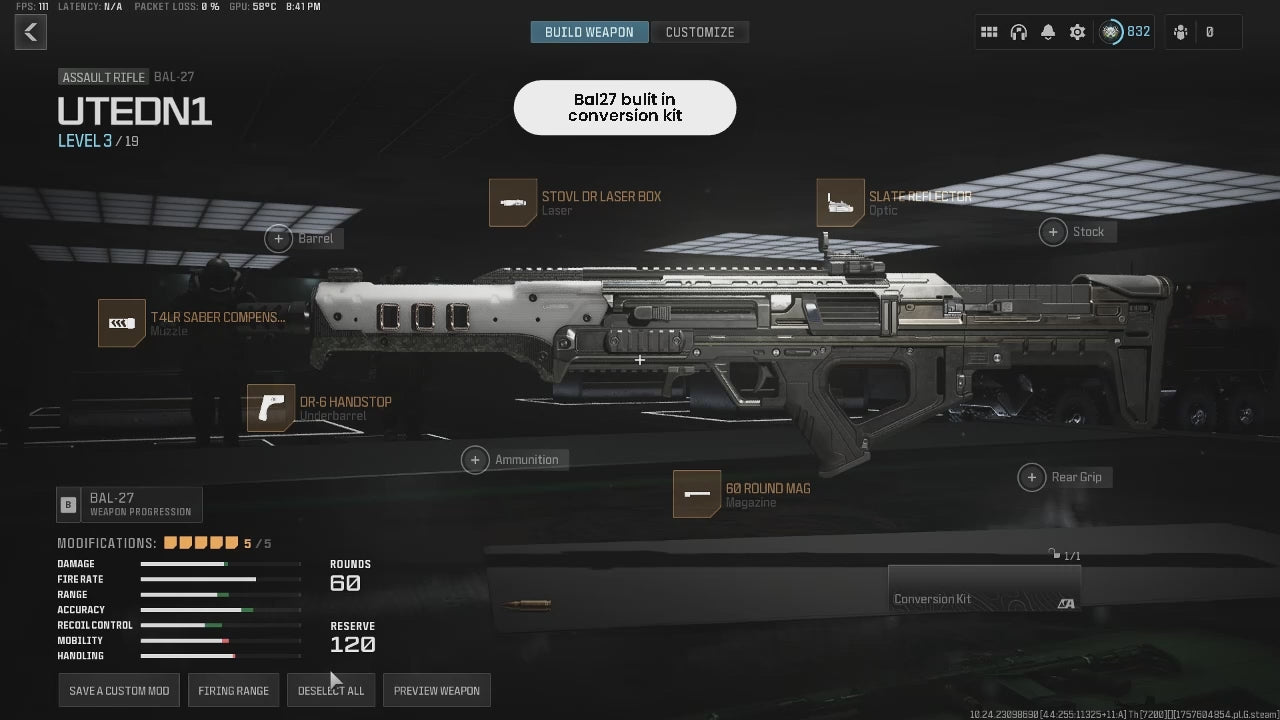This screenshot has width=1280, height=720.
Task: Open the settings gear icon
Action: tap(1077, 32)
